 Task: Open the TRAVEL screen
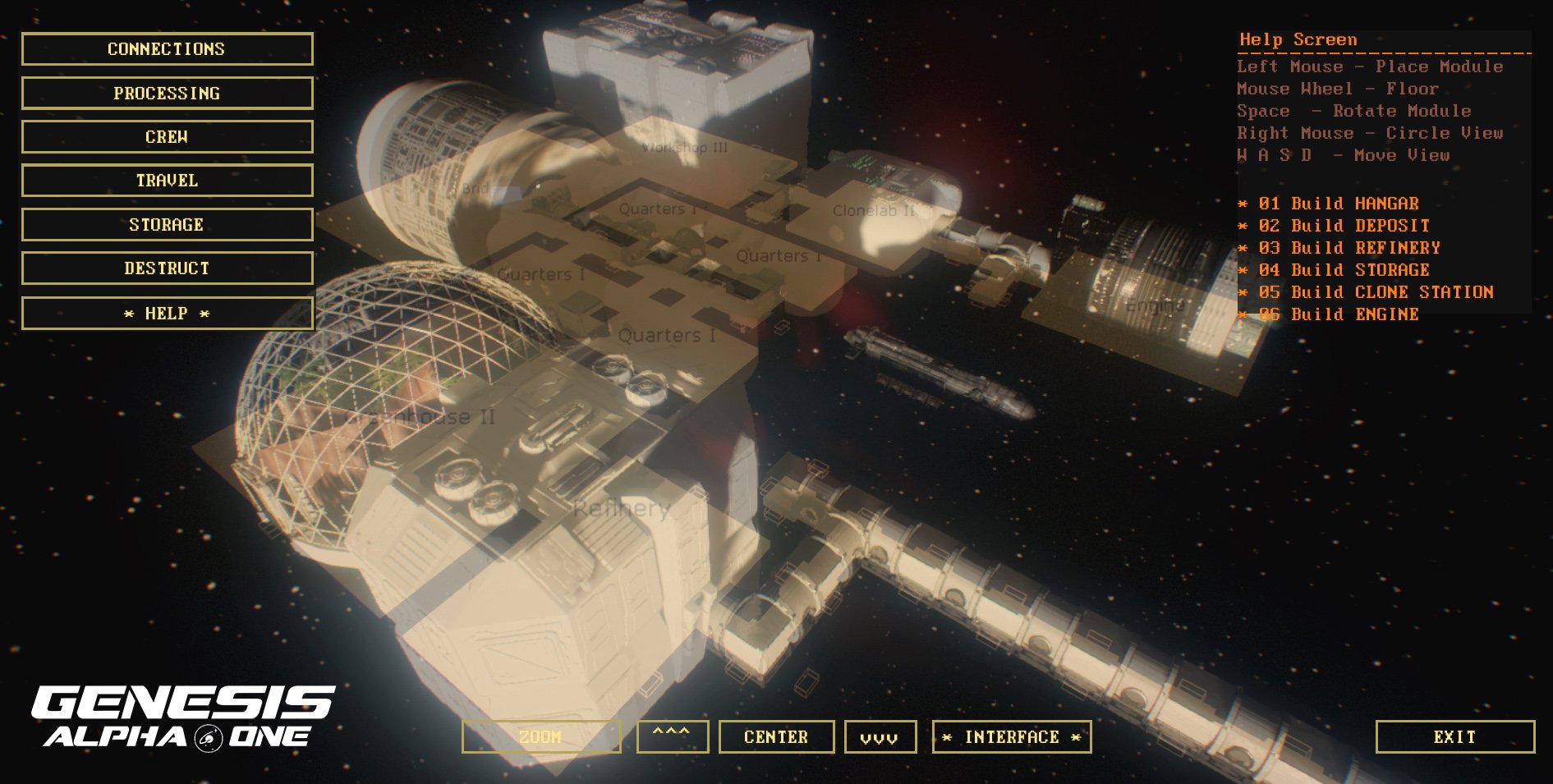[165, 180]
